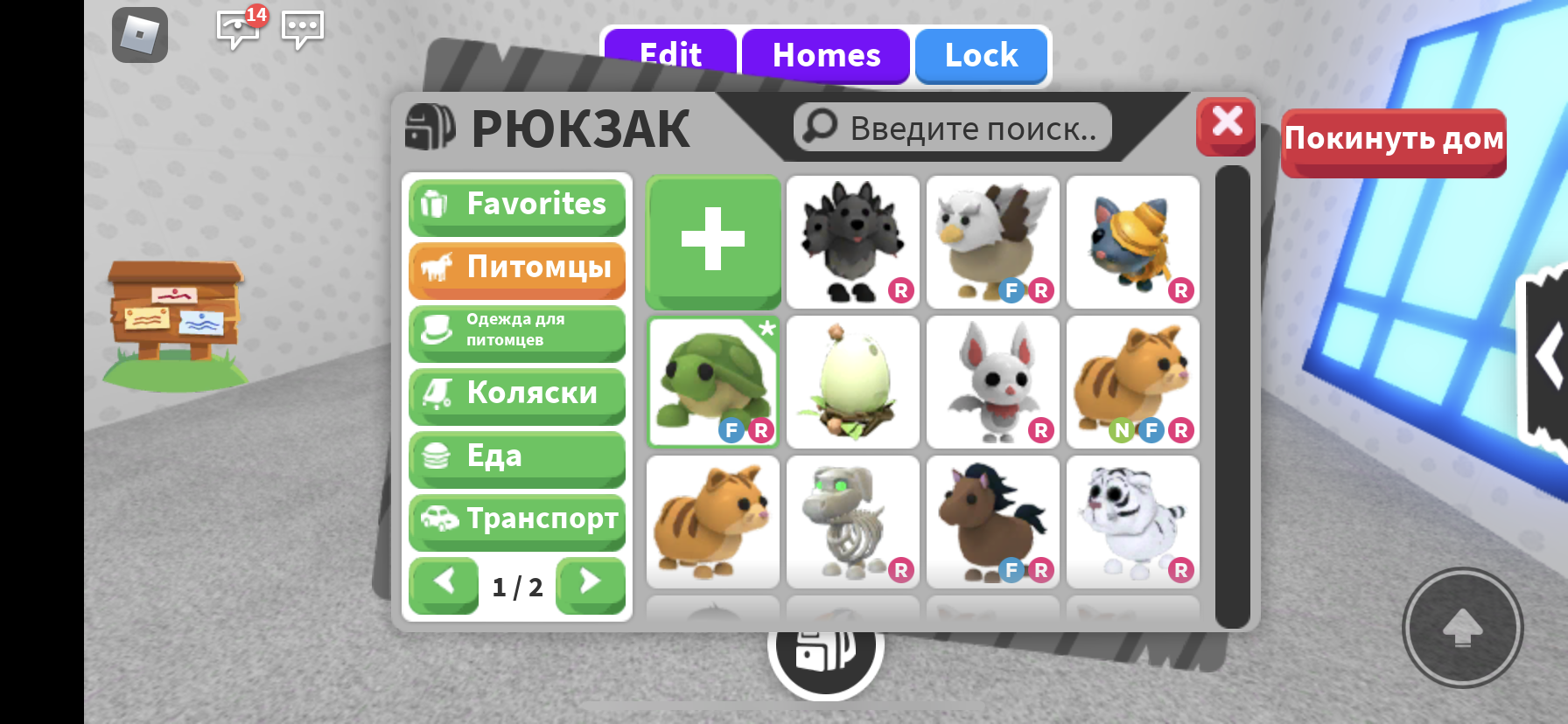Click the Покинуть дом button

click(1393, 143)
